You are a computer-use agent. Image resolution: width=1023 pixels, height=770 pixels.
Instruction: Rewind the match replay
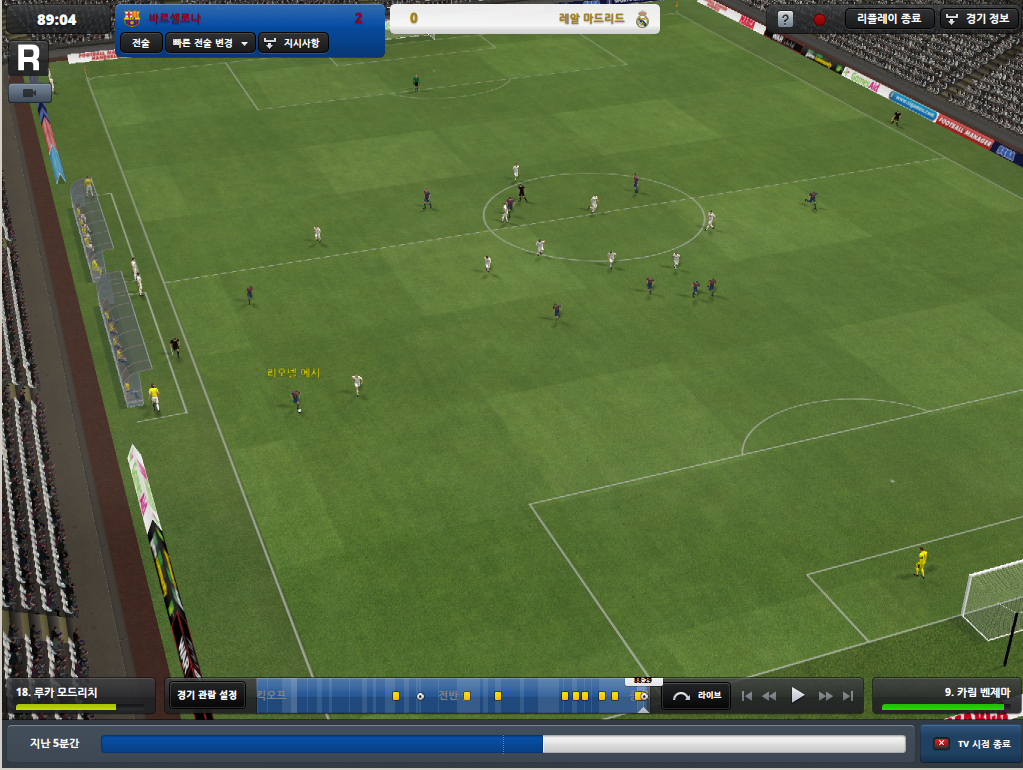[x=769, y=695]
